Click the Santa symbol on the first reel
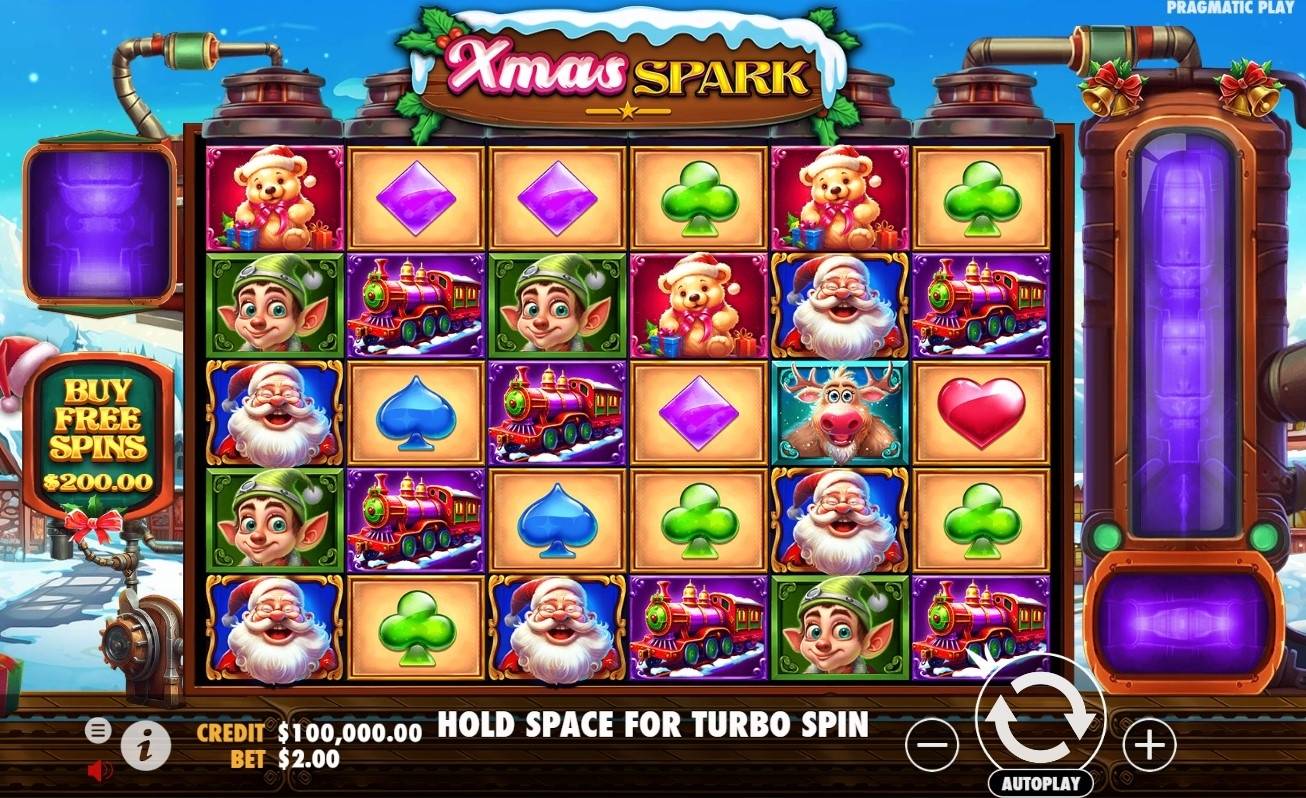 [269, 412]
